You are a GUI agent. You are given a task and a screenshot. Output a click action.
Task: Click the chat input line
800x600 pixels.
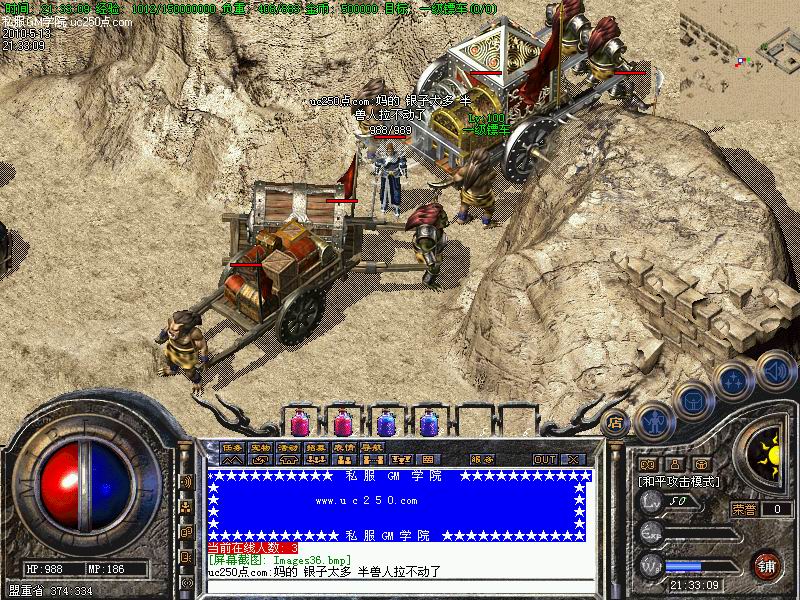tap(400, 585)
